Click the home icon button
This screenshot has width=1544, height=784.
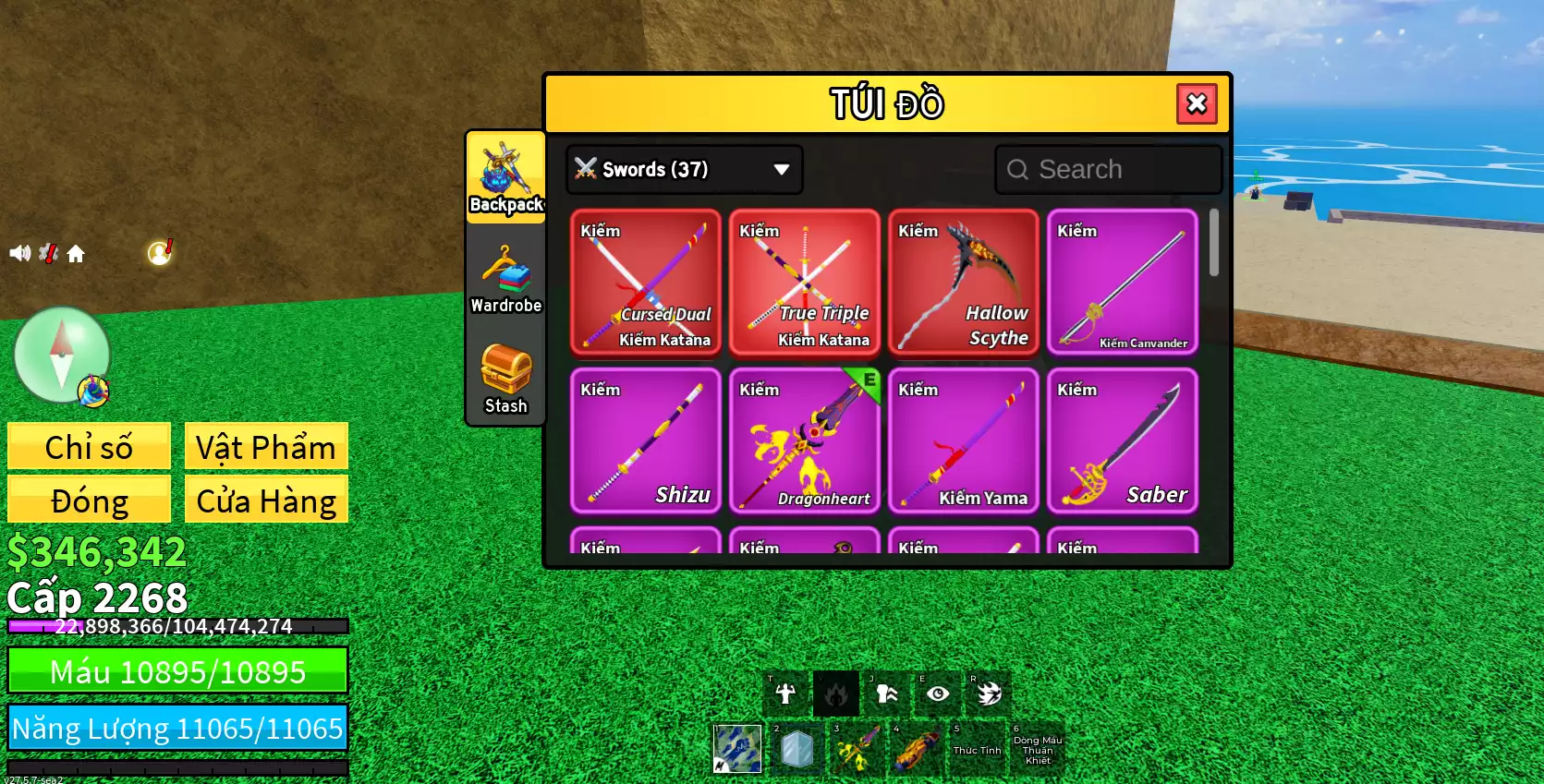pos(76,254)
